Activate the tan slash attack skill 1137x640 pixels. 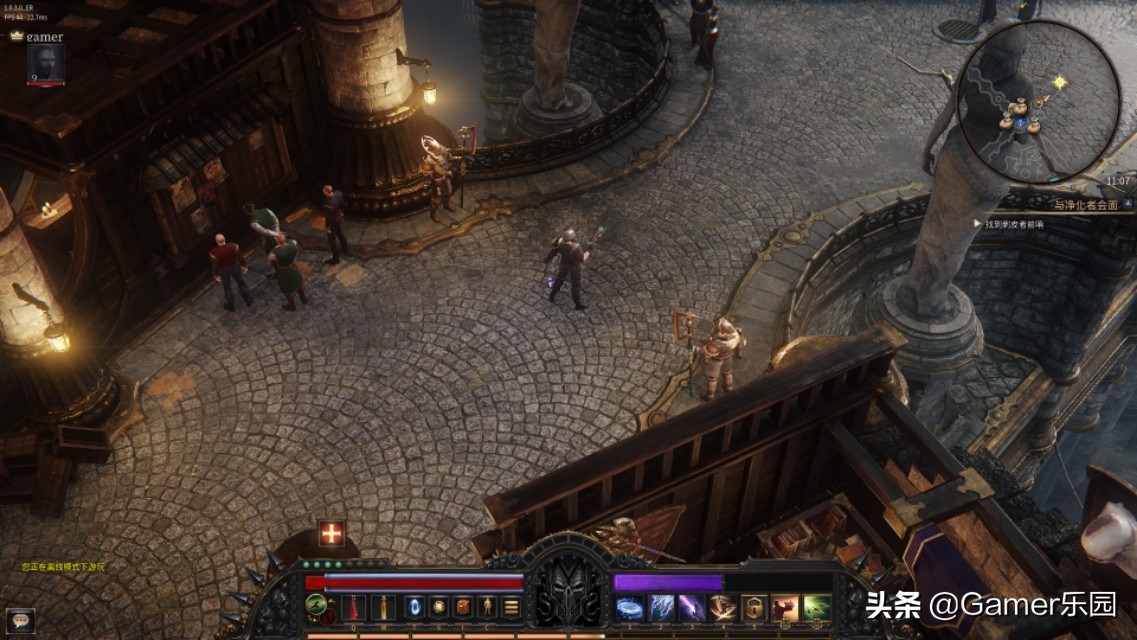[723, 607]
